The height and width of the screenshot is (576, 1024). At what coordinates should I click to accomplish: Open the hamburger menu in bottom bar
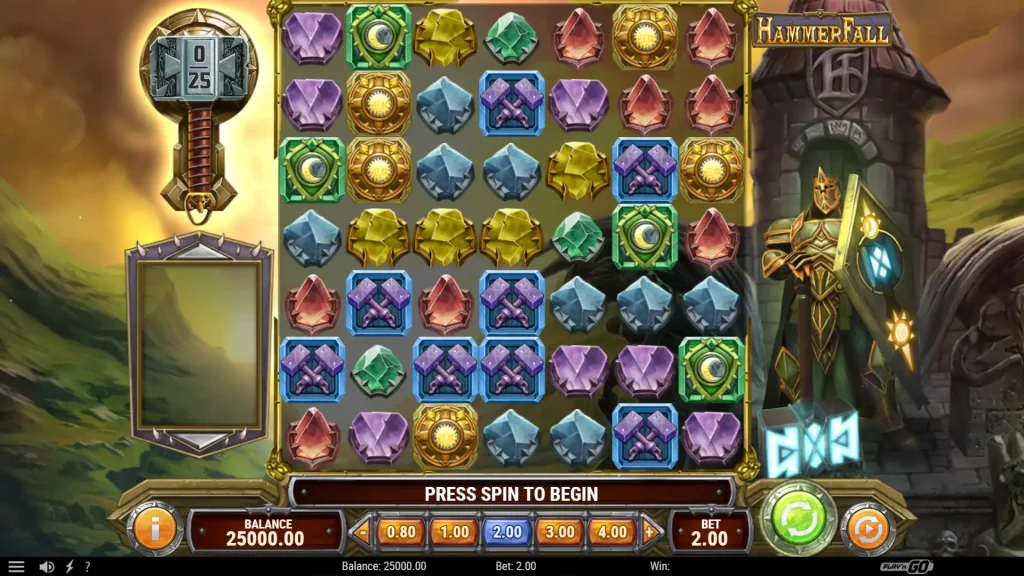16,566
